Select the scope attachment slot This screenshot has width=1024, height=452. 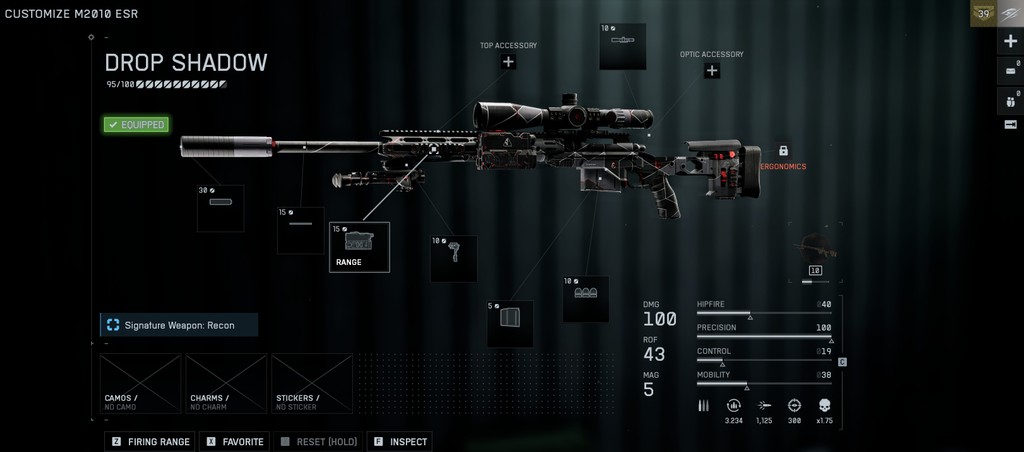[622, 47]
